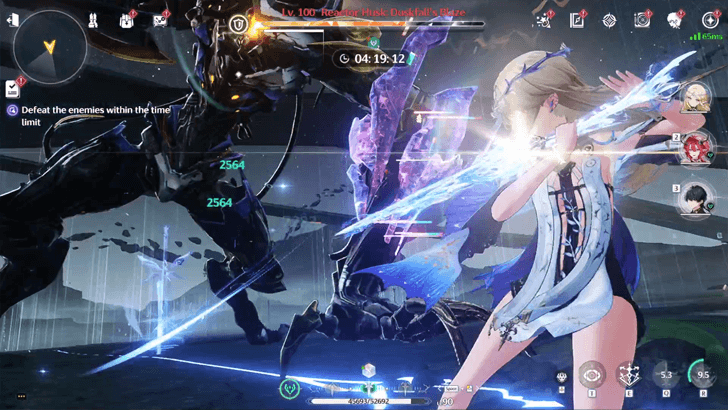Activate the eye-shaped echo skill

(592, 375)
